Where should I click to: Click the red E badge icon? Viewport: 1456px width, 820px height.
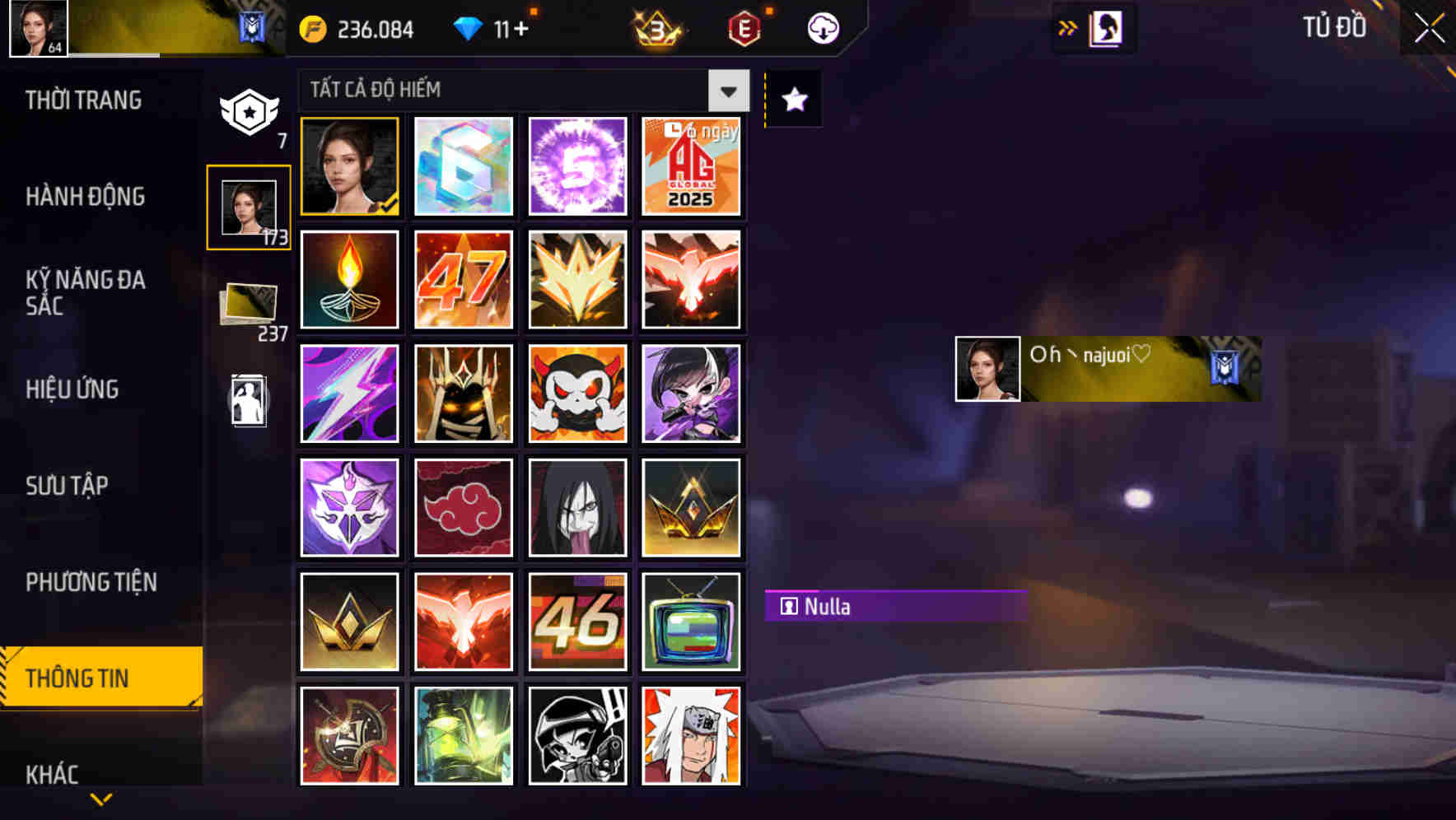coord(742,27)
